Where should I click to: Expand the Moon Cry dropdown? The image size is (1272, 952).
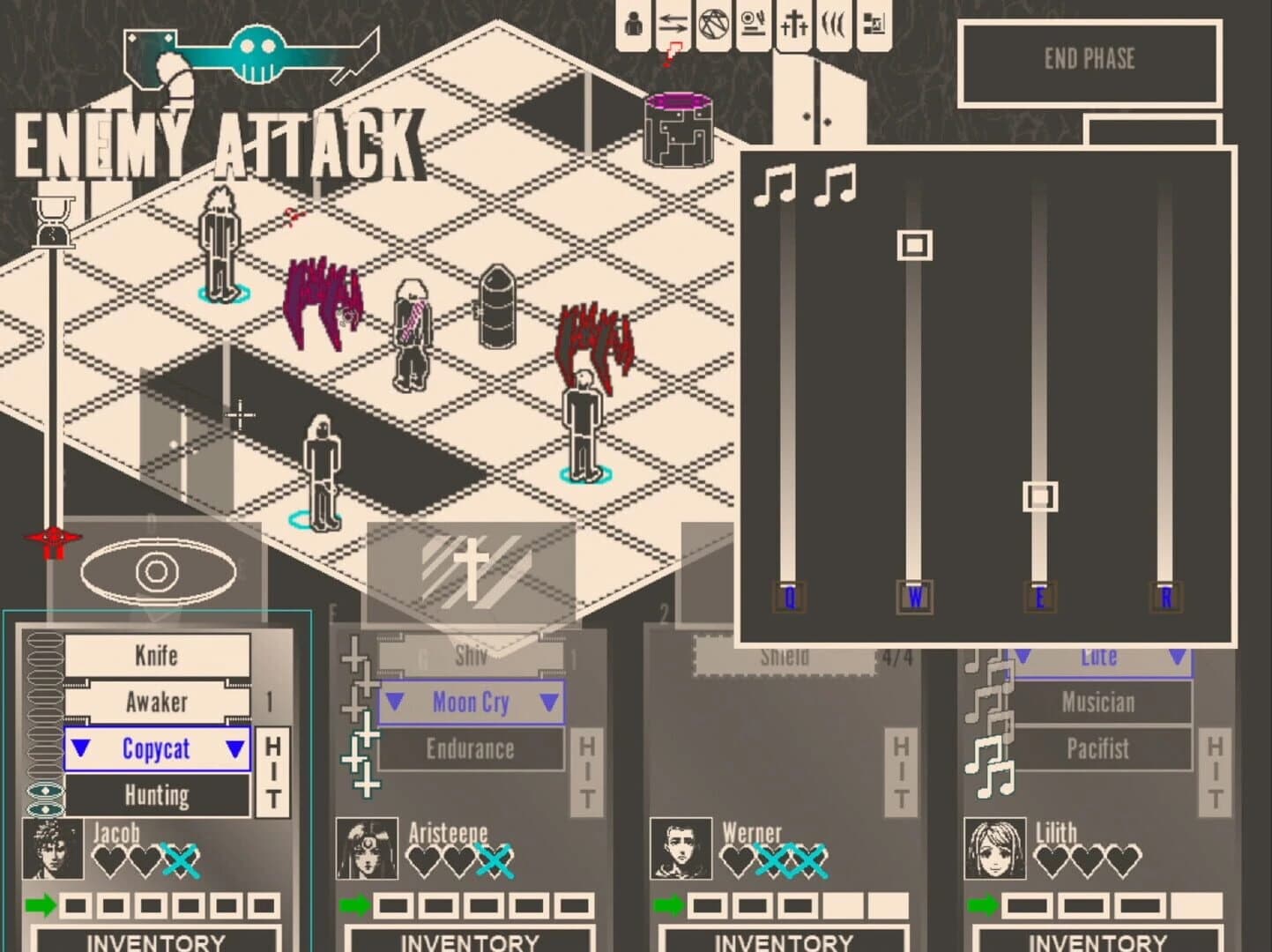tap(470, 703)
